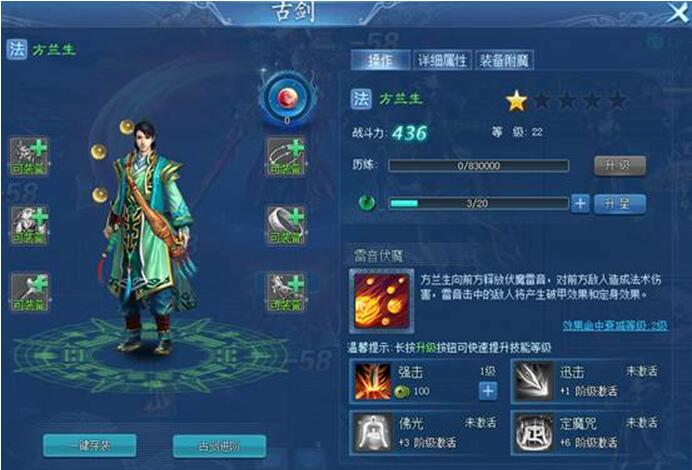
Task: Select the 迅击 skill icon
Action: pyautogui.click(x=530, y=382)
